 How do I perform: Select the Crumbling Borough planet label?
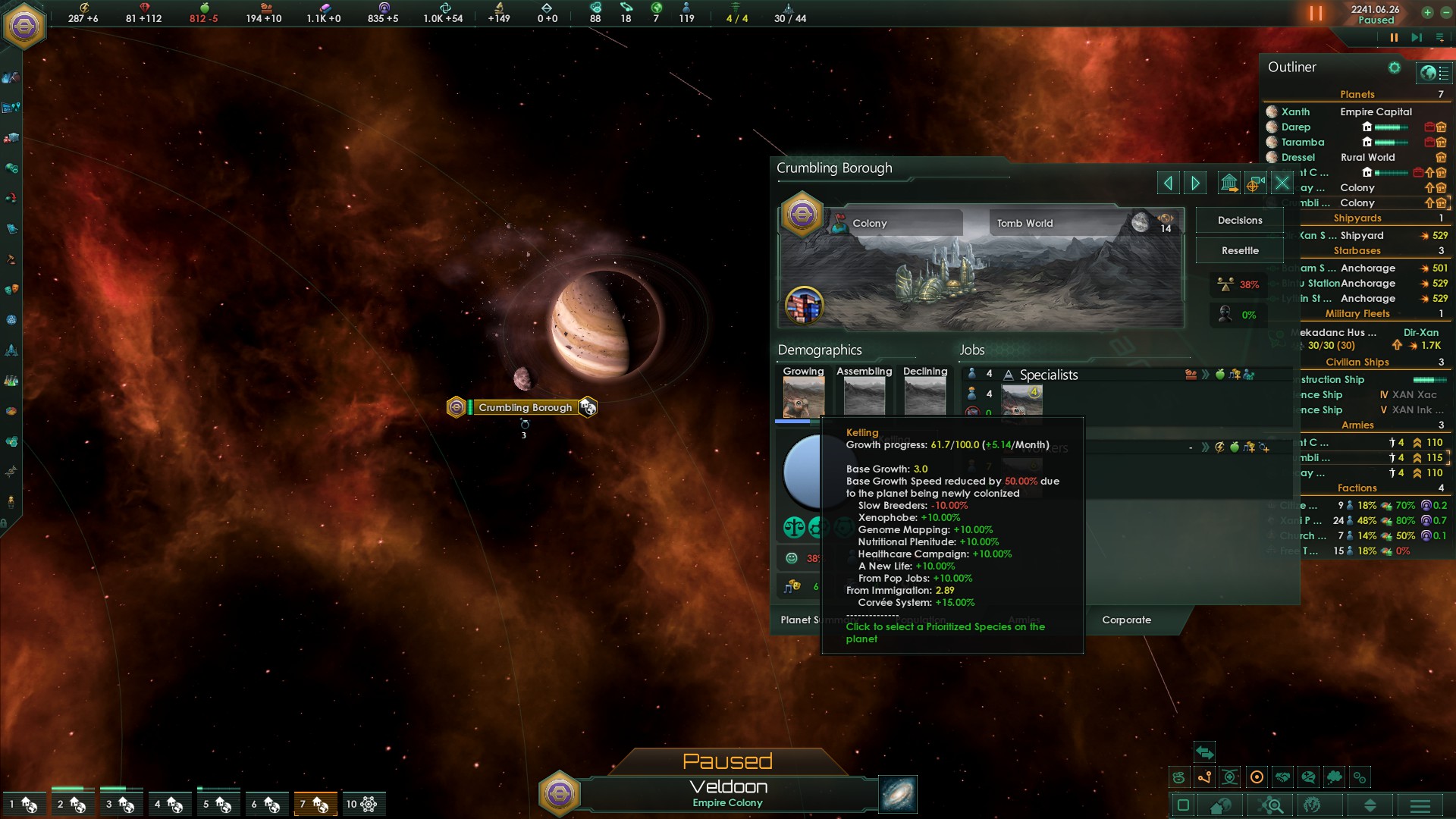[x=525, y=408]
